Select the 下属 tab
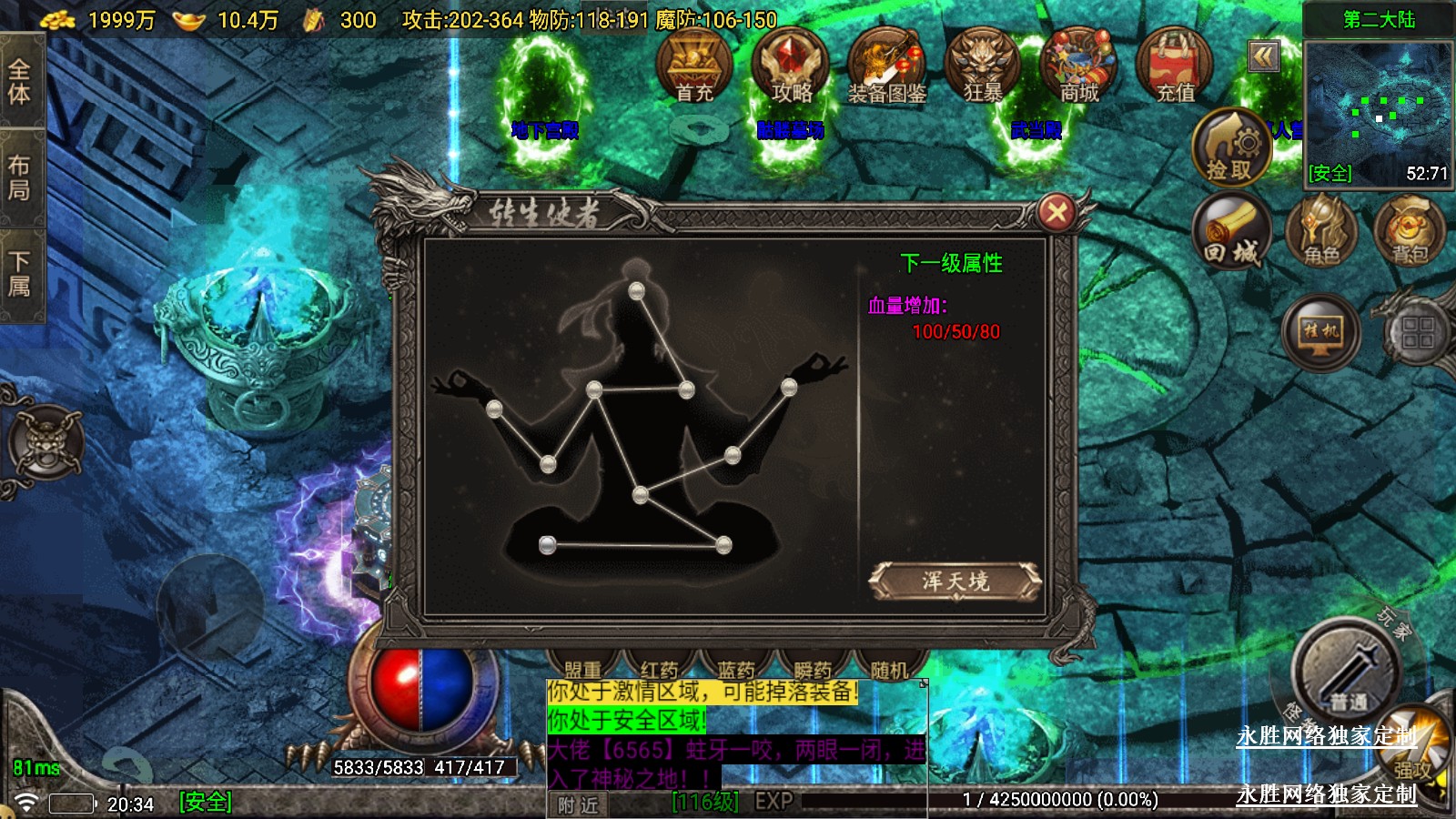 pyautogui.click(x=20, y=275)
